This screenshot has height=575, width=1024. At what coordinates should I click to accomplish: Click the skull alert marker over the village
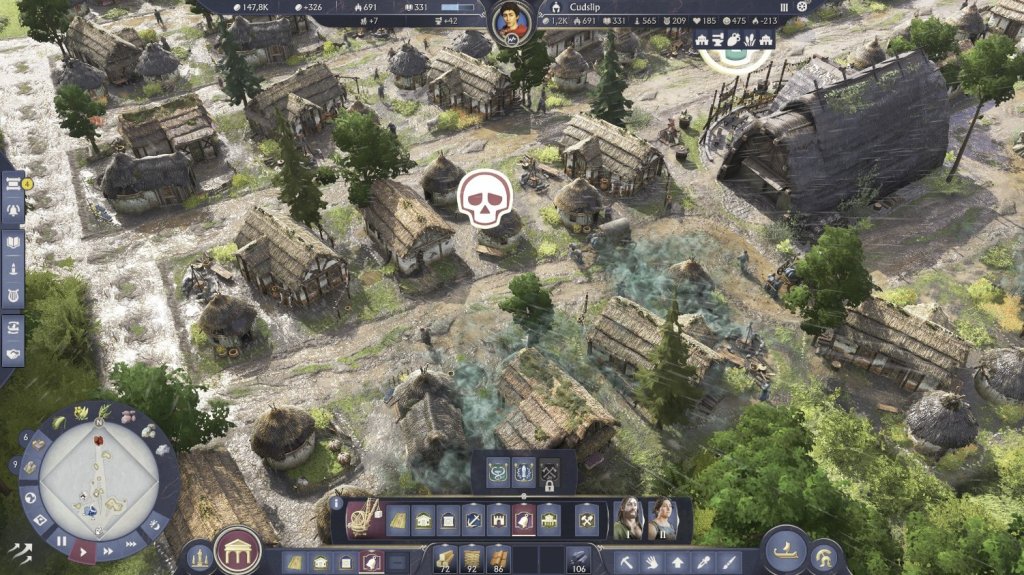[485, 198]
